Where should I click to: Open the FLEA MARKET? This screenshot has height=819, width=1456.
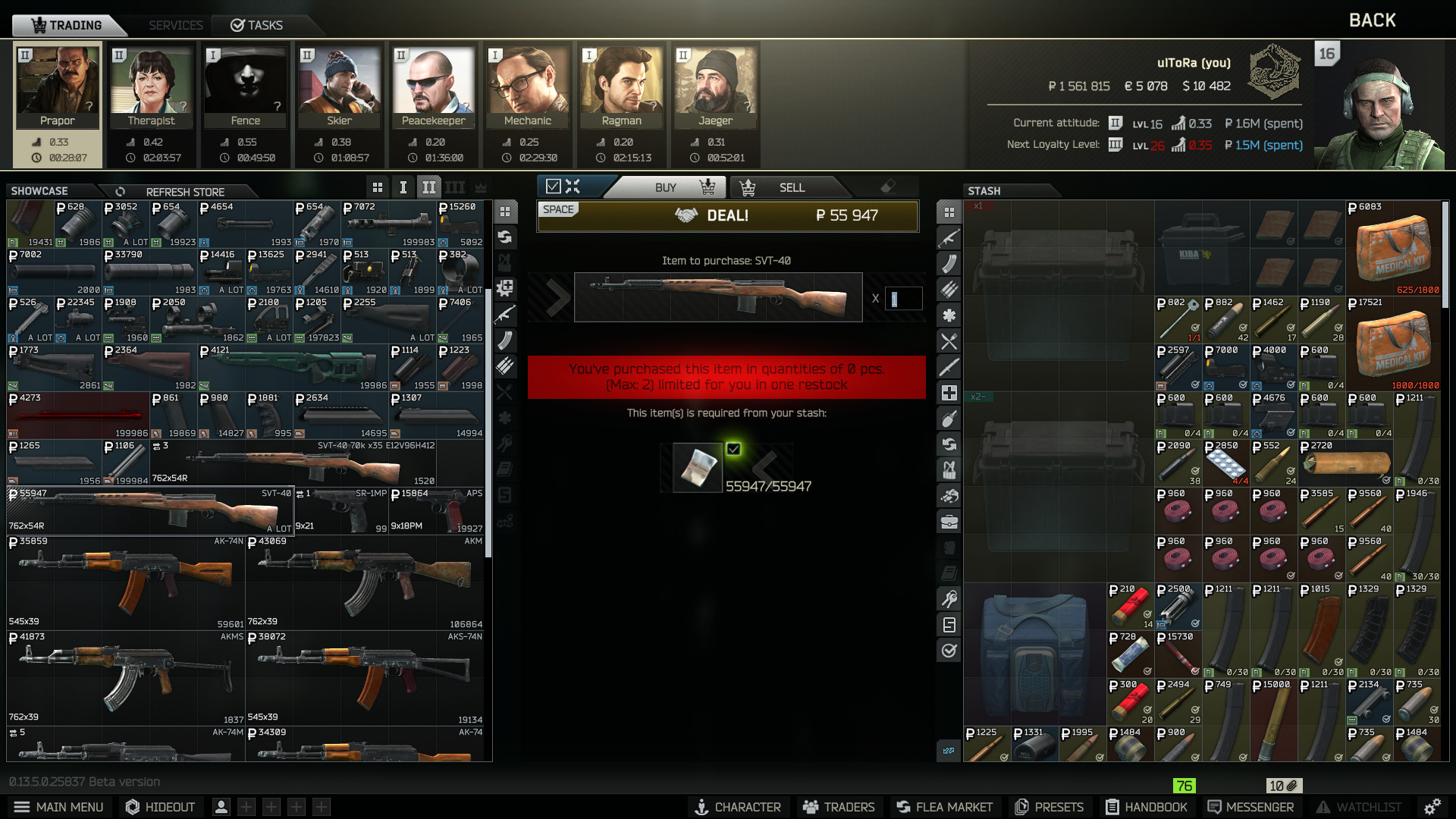click(x=944, y=807)
